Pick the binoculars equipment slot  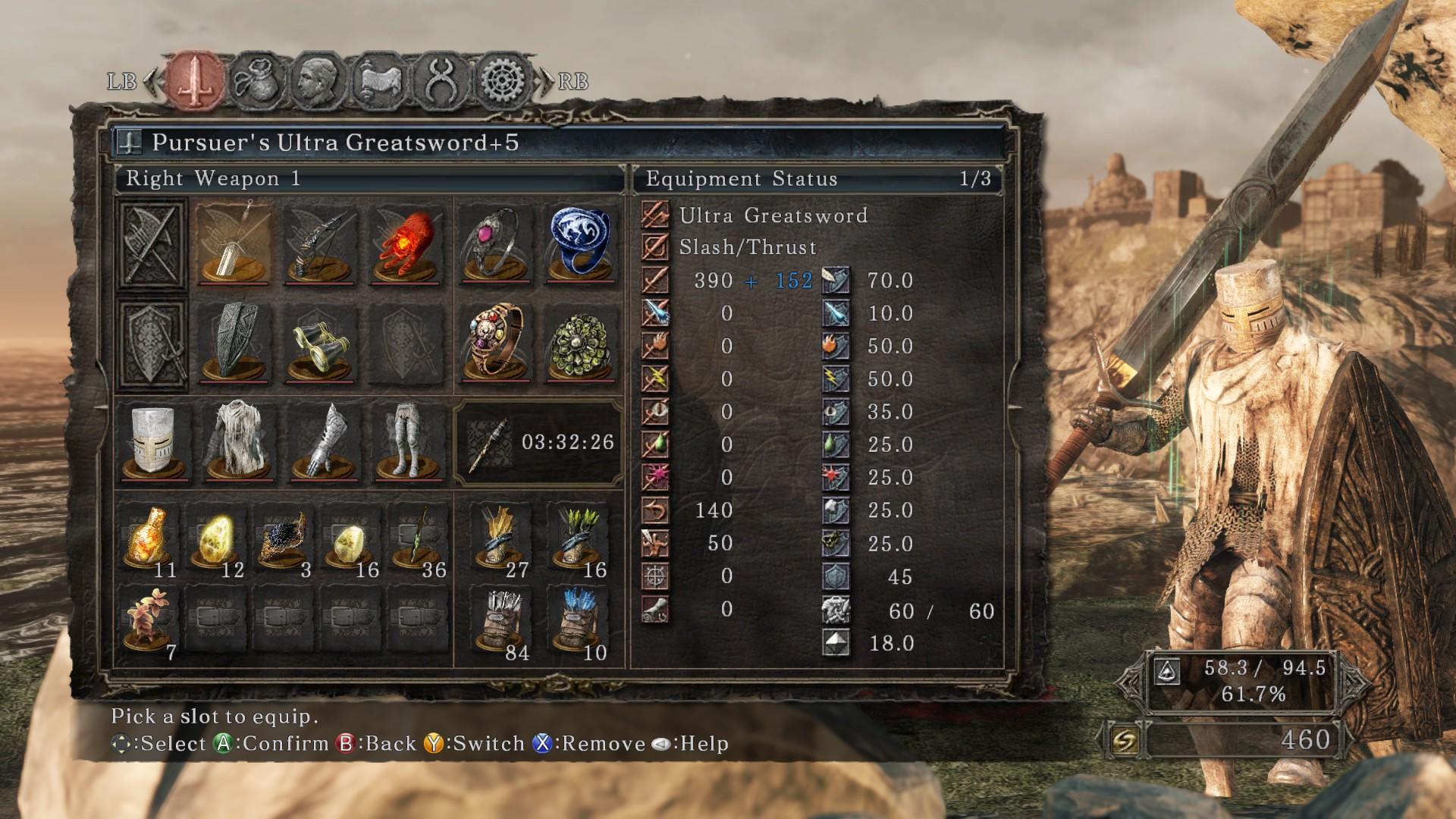point(320,343)
